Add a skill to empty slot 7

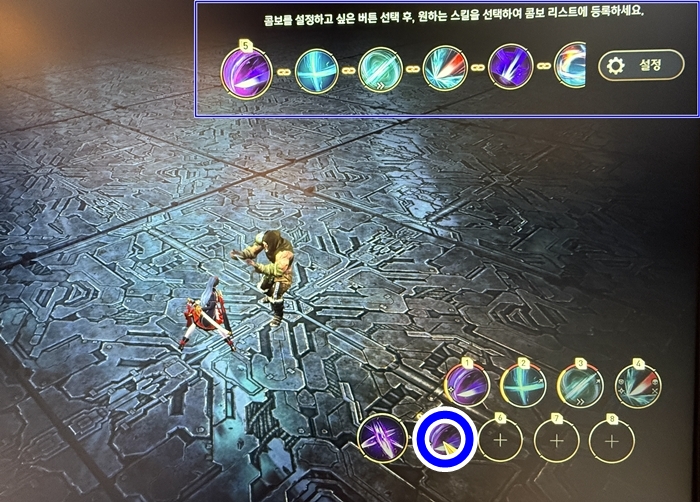coord(557,441)
